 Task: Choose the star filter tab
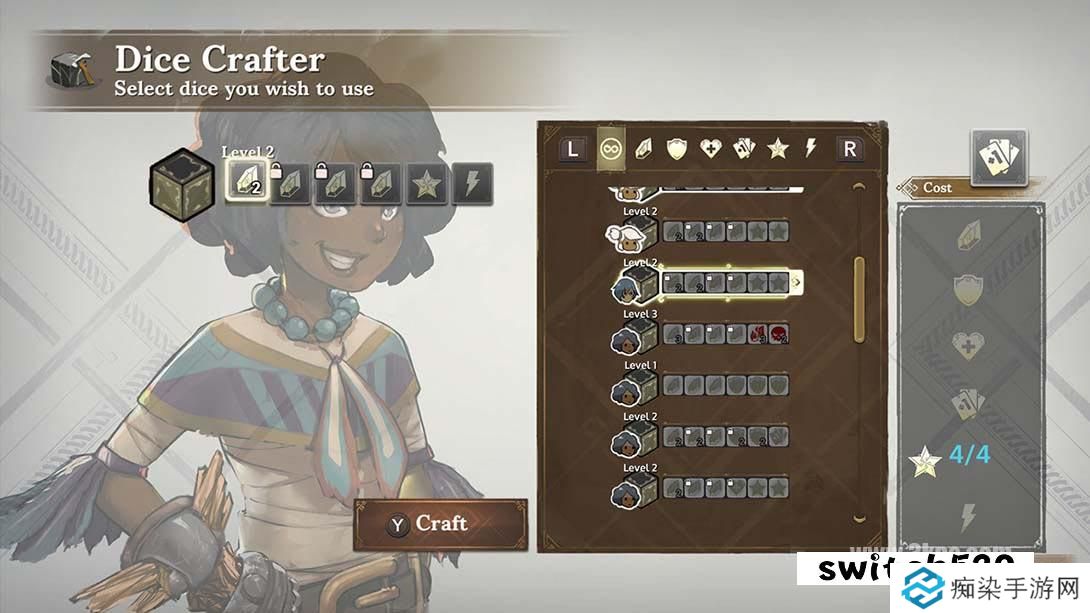click(x=777, y=149)
